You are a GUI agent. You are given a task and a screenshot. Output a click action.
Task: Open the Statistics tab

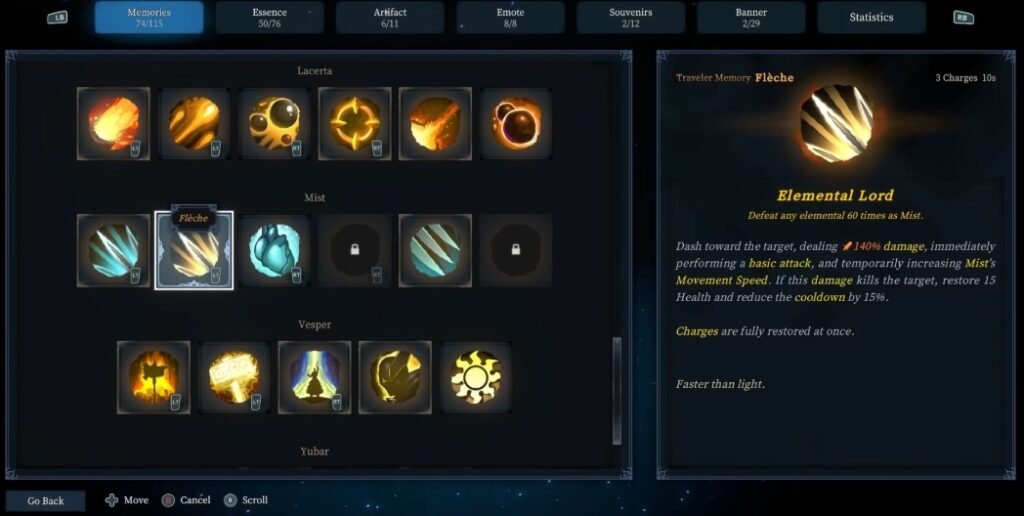[x=871, y=17]
